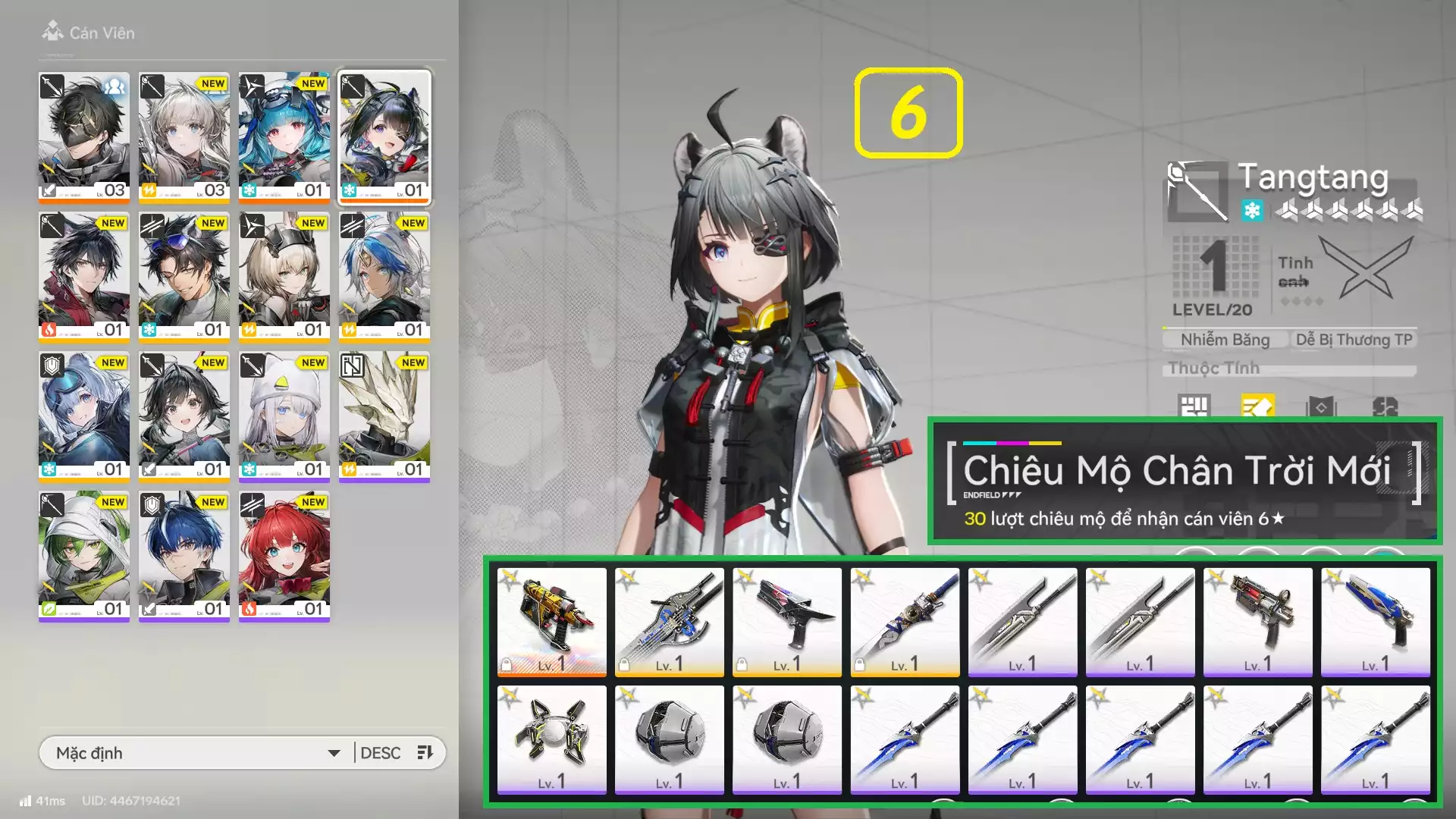
Task: Select the drone-shaped arts unit weapon
Action: (551, 739)
